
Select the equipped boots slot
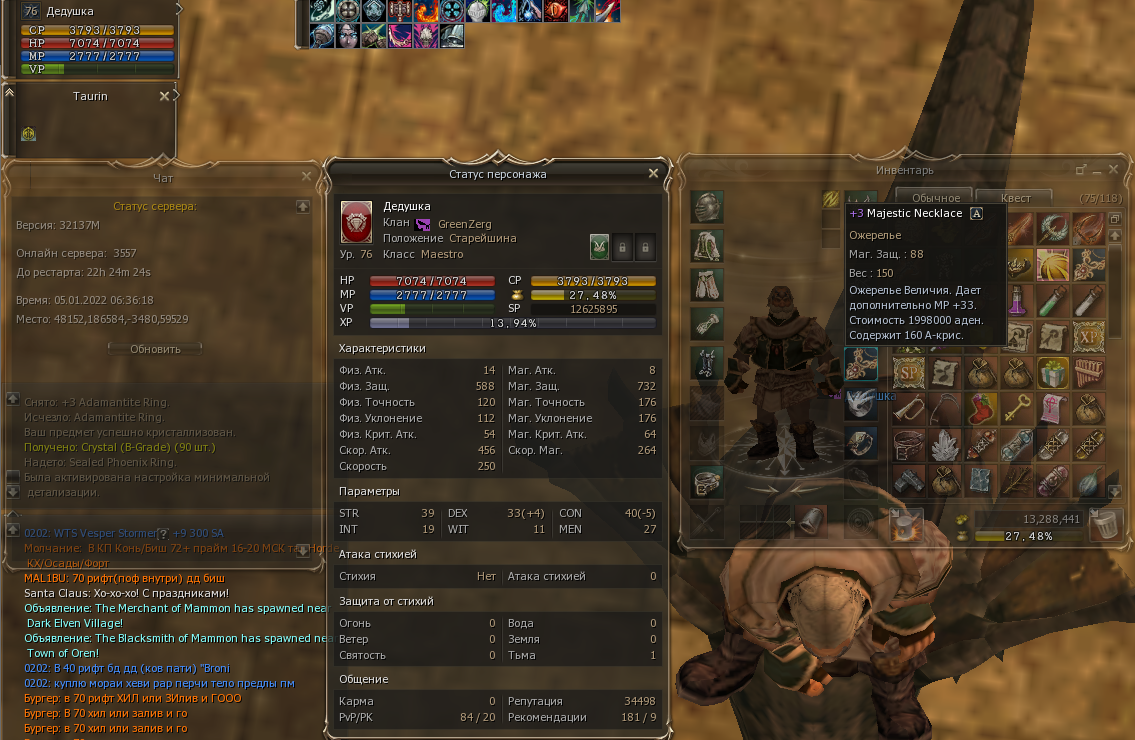tap(706, 361)
